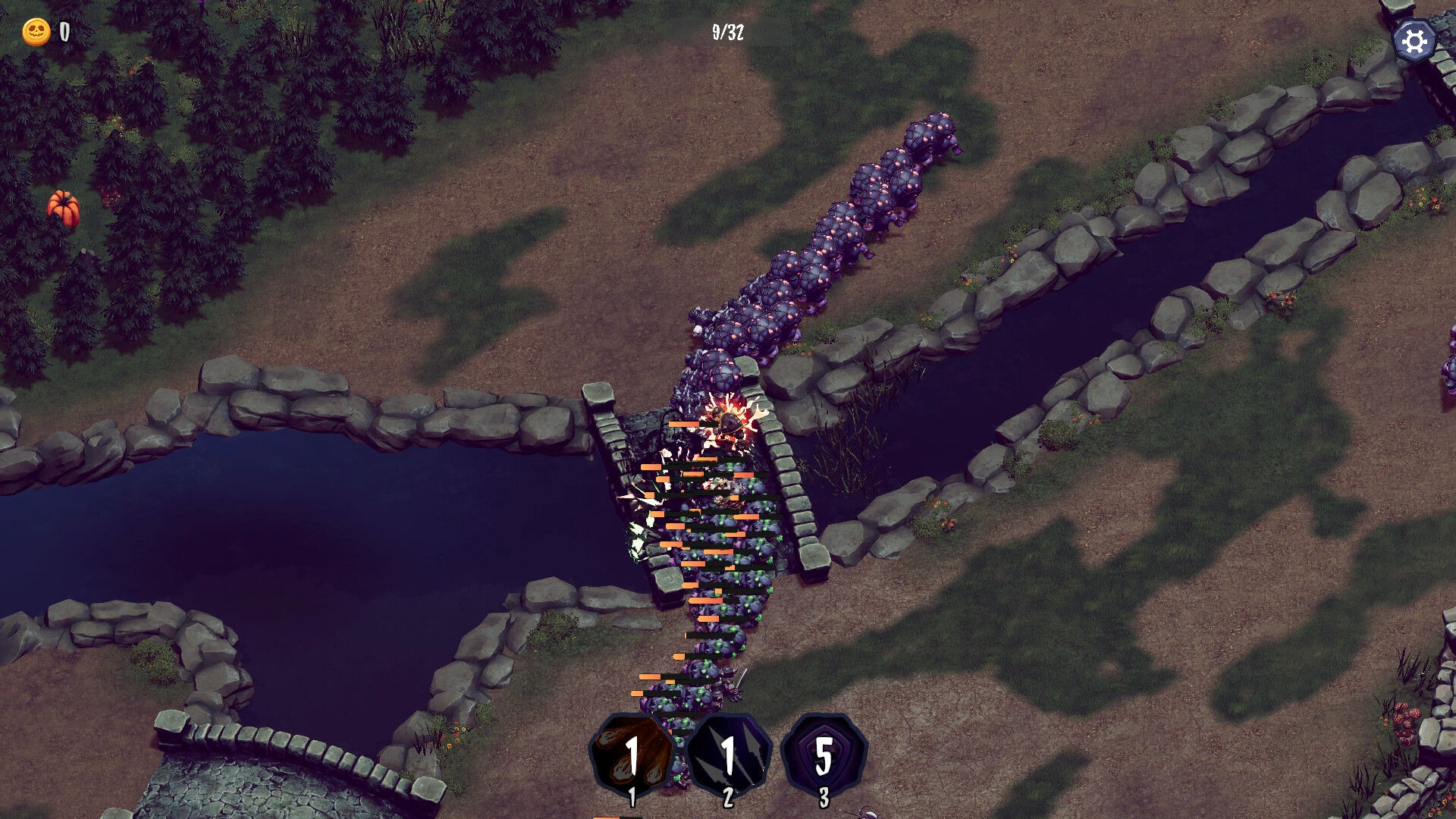This screenshot has height=819, width=1456.
Task: Click the hotkey label 1 under the meteor ability
Action: [x=634, y=796]
